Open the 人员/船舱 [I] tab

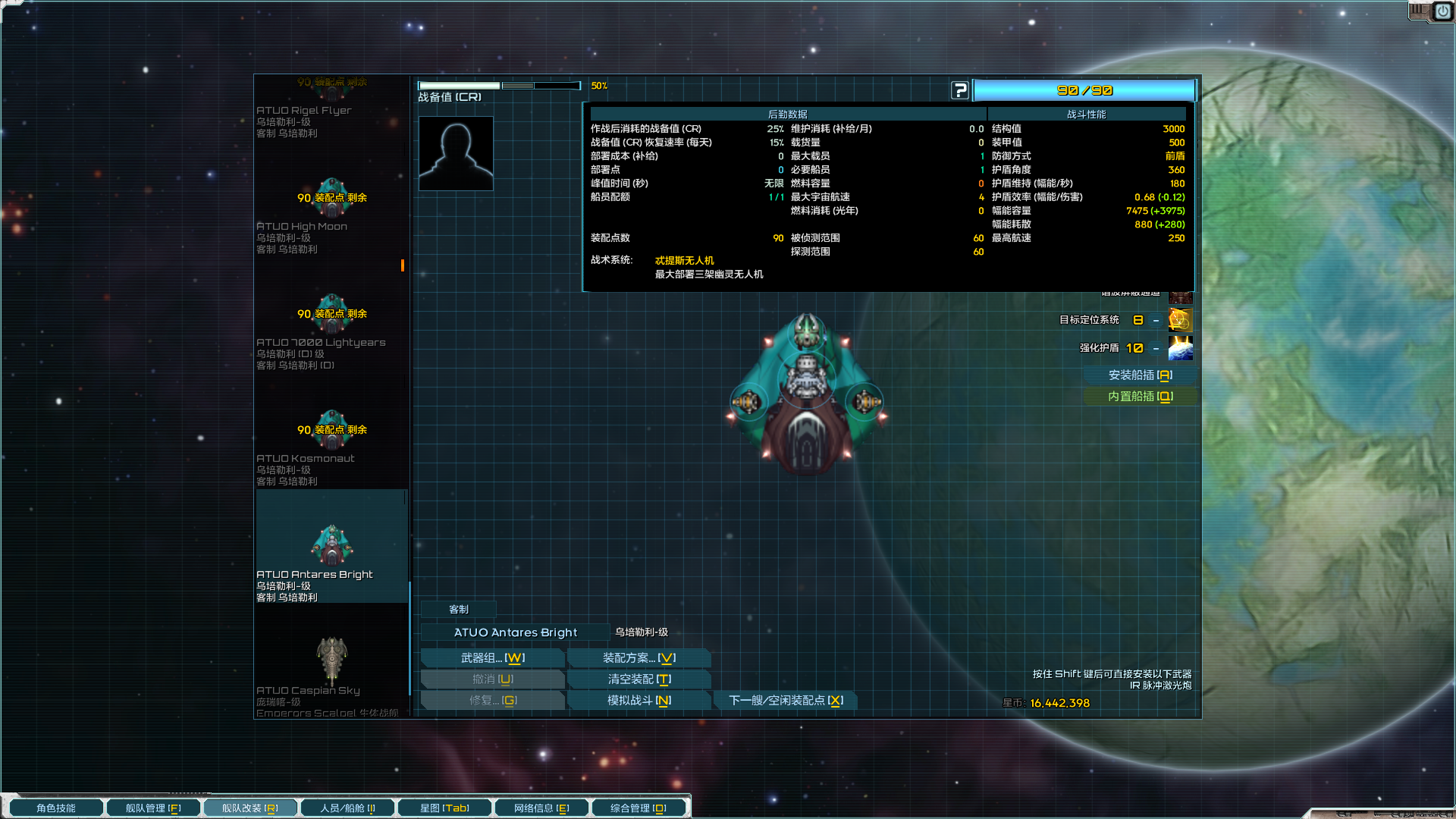(348, 807)
